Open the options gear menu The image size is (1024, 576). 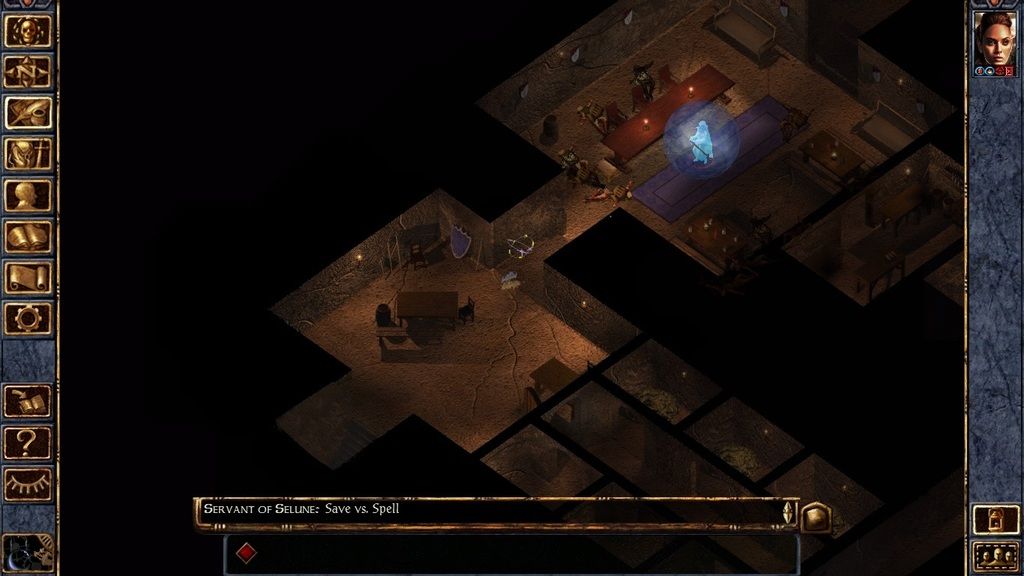tap(28, 318)
